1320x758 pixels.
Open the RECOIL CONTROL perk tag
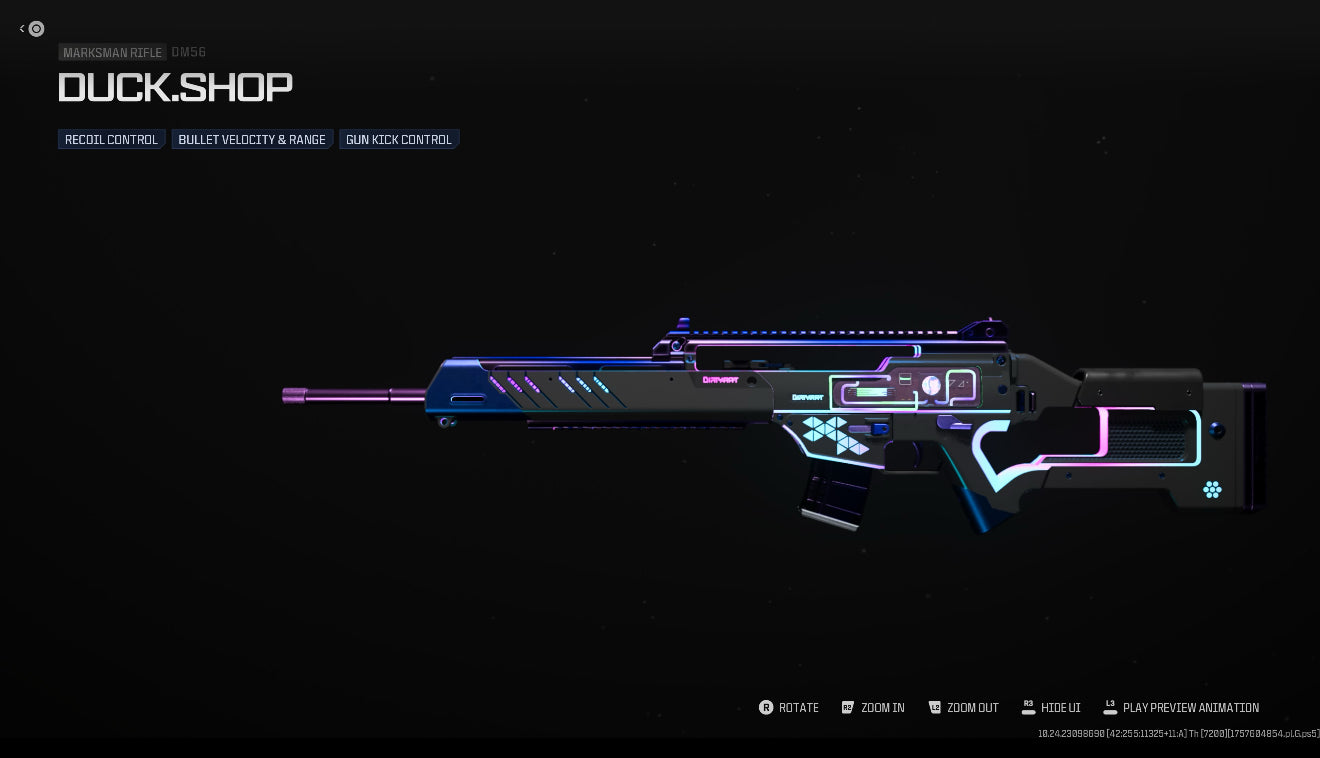[x=111, y=139]
